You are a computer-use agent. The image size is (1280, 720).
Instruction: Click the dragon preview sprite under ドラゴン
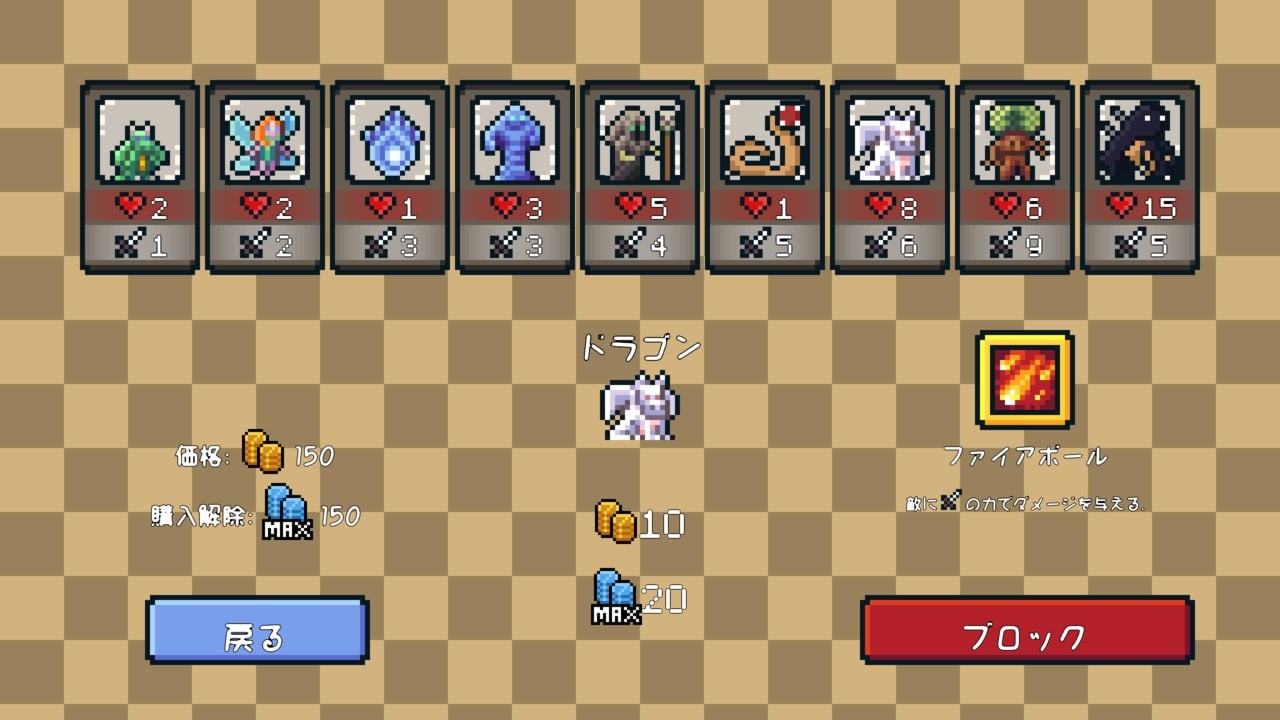(640, 405)
